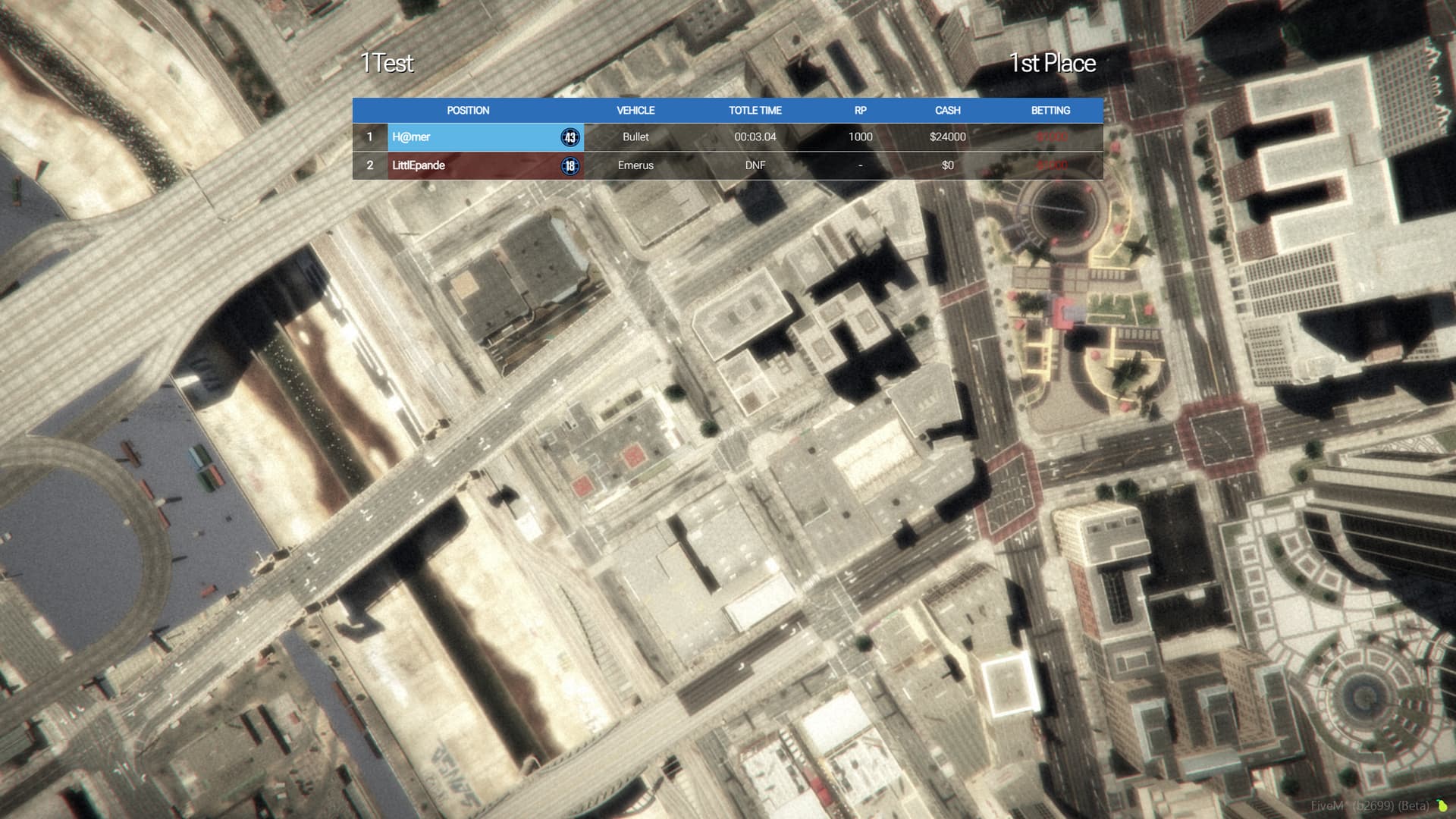The image size is (1456, 819).
Task: Sort by the TOTLE TIME column header
Action: [755, 110]
